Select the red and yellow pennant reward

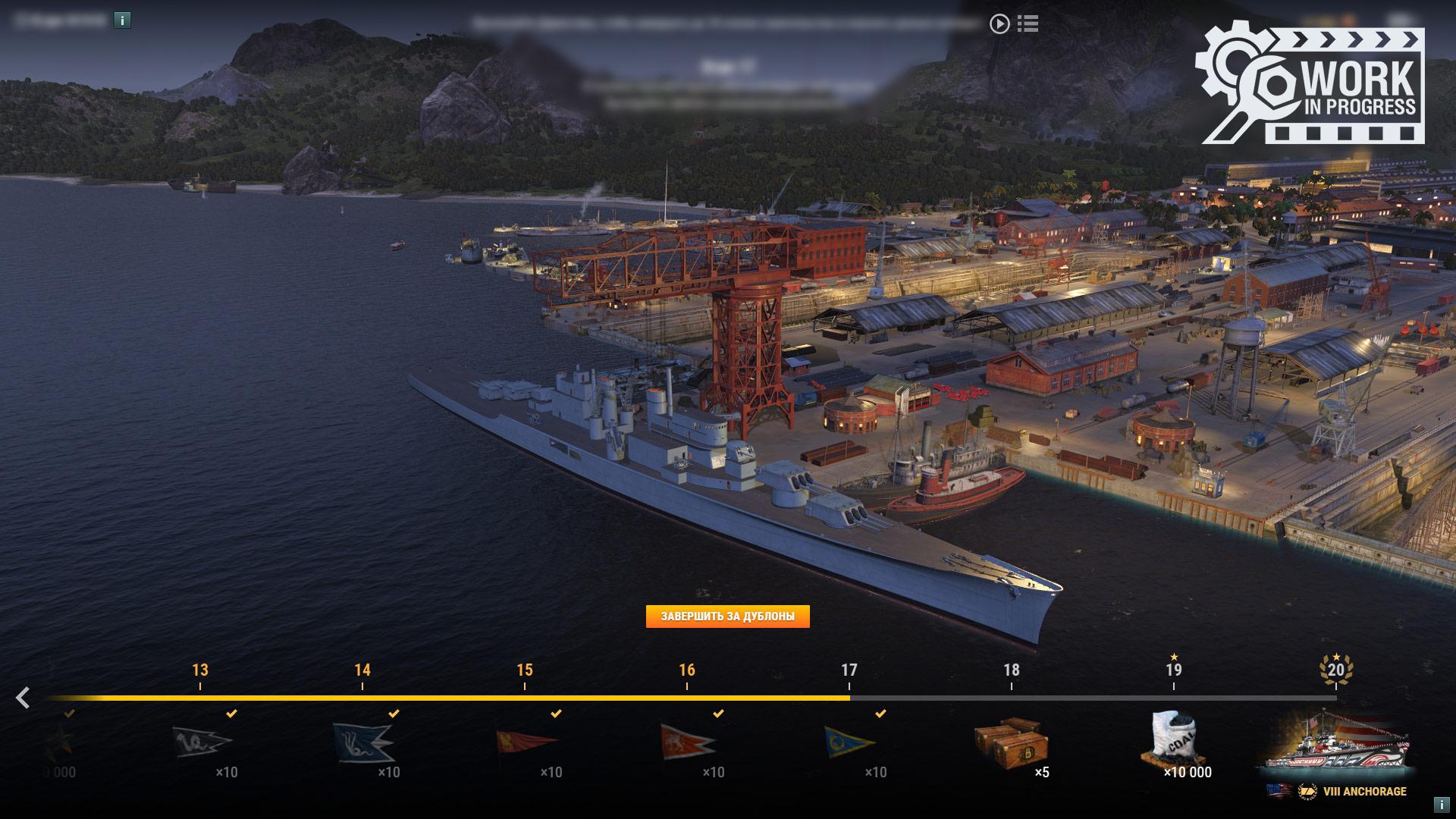tap(526, 741)
